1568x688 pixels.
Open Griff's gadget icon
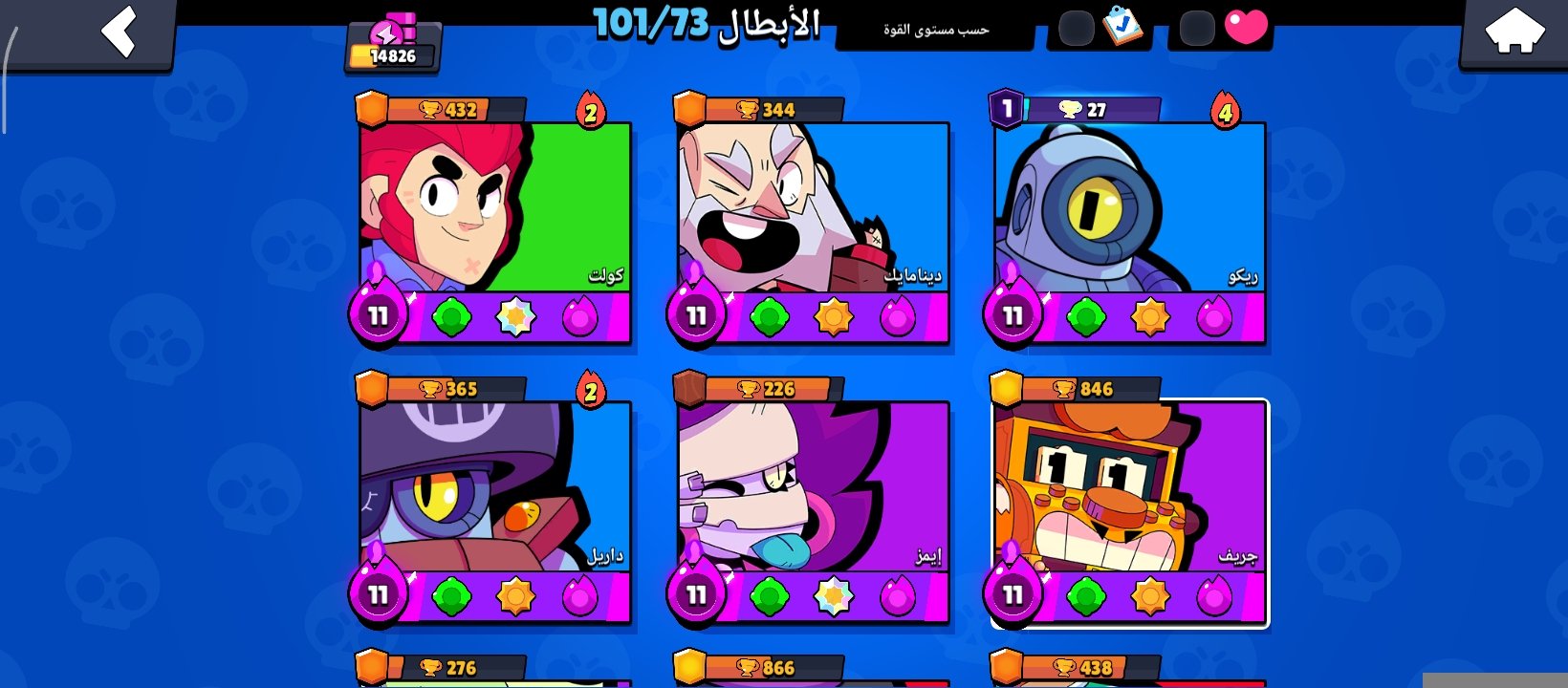pyautogui.click(x=1084, y=598)
